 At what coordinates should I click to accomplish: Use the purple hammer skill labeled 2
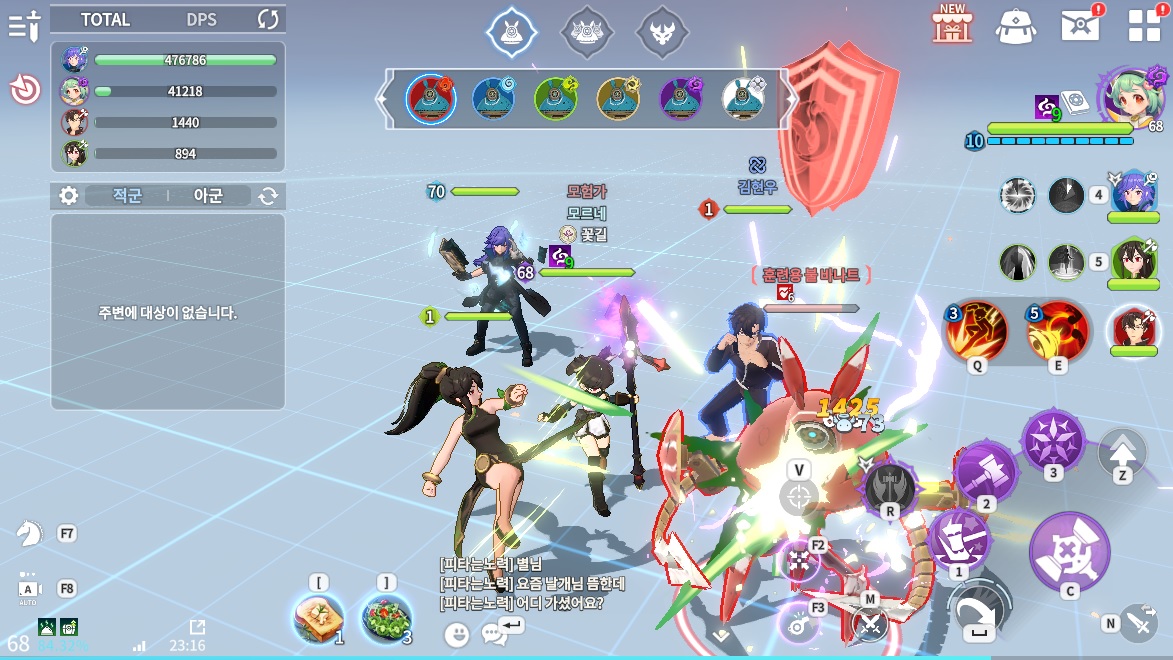(x=986, y=472)
